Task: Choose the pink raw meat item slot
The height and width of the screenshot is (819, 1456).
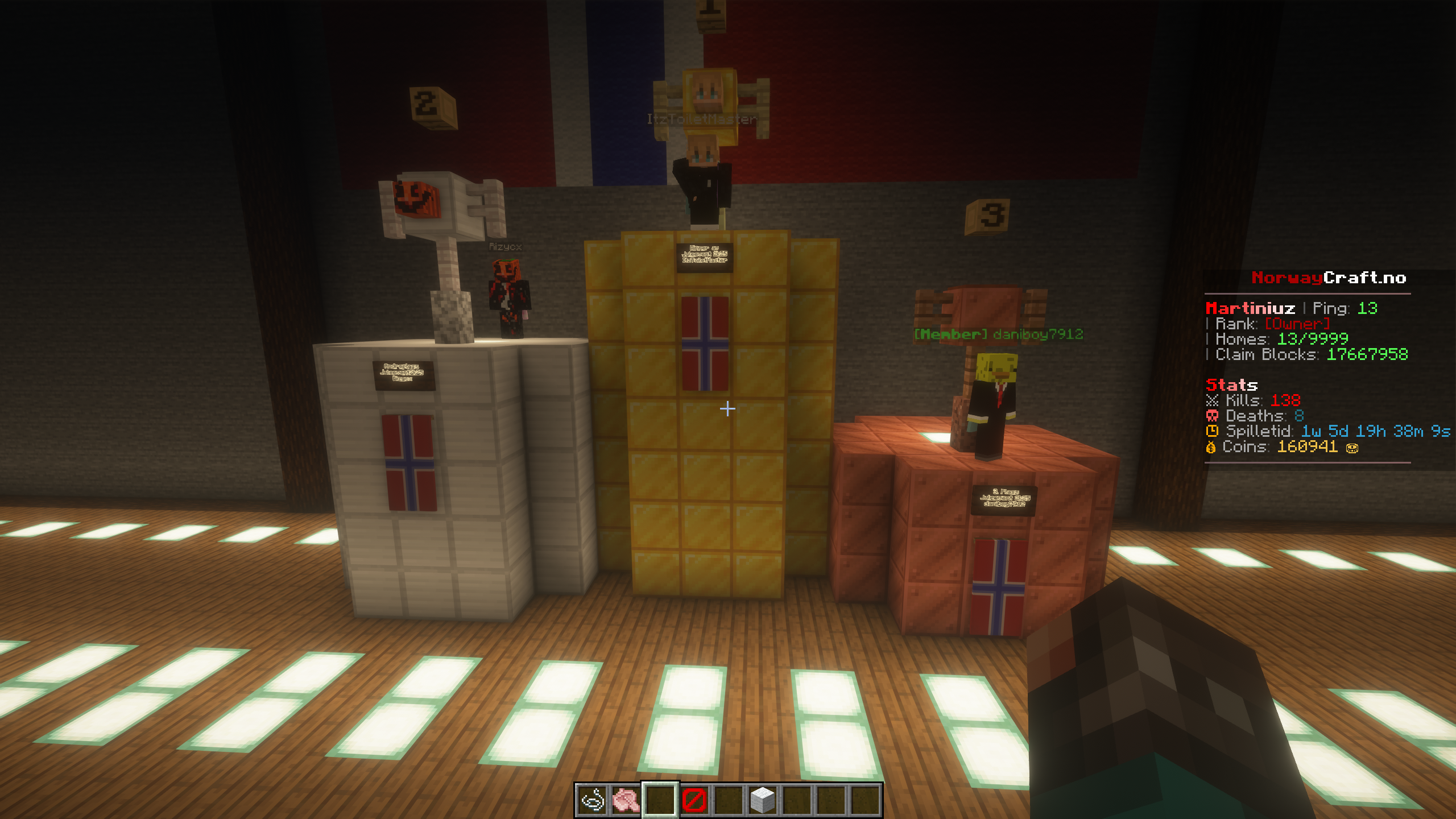Action: [x=626, y=800]
